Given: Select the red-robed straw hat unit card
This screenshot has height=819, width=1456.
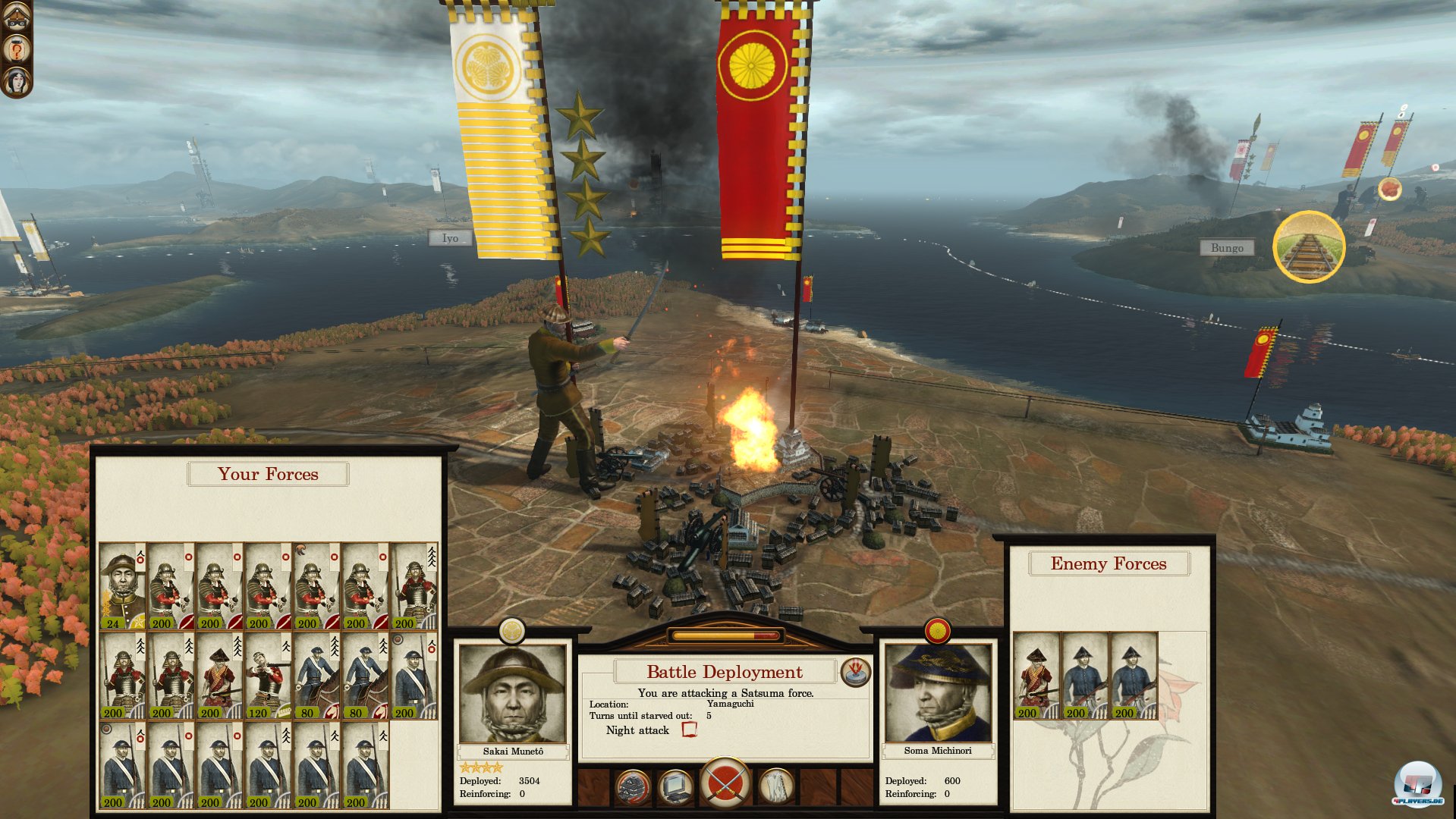Looking at the screenshot, I should 219,676.
